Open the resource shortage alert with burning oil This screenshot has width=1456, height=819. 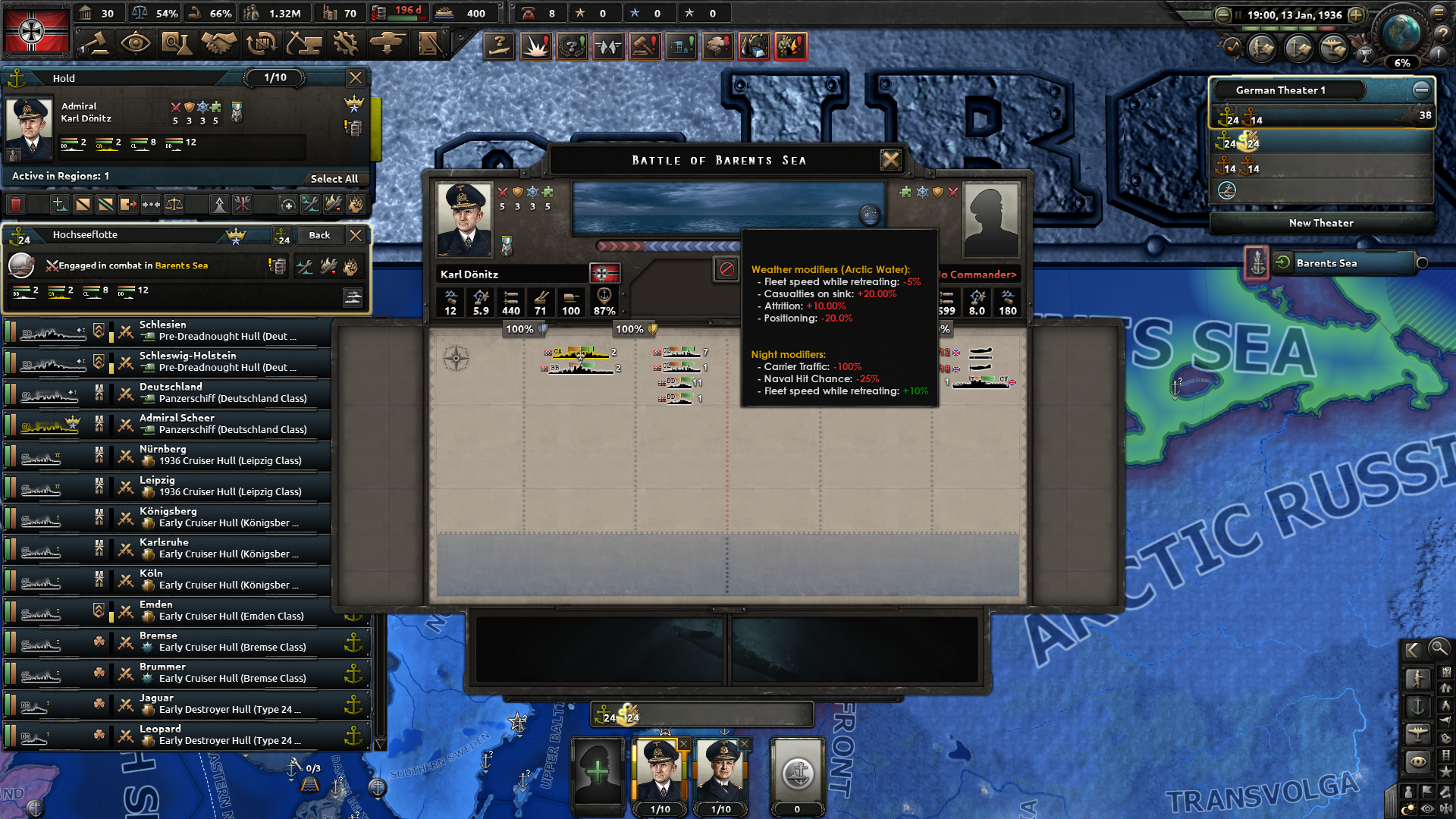click(755, 45)
